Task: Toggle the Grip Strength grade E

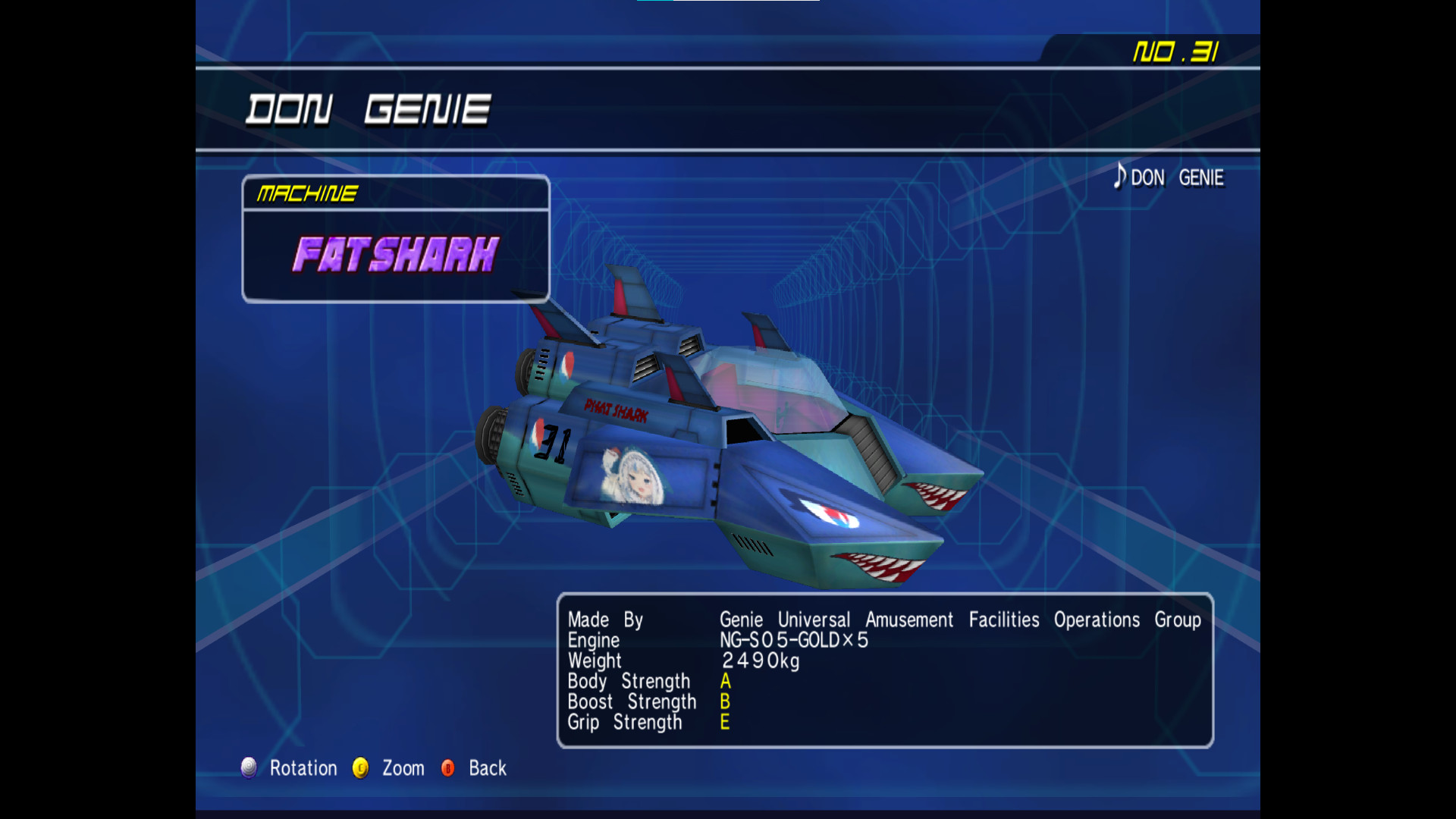Action: (x=723, y=722)
